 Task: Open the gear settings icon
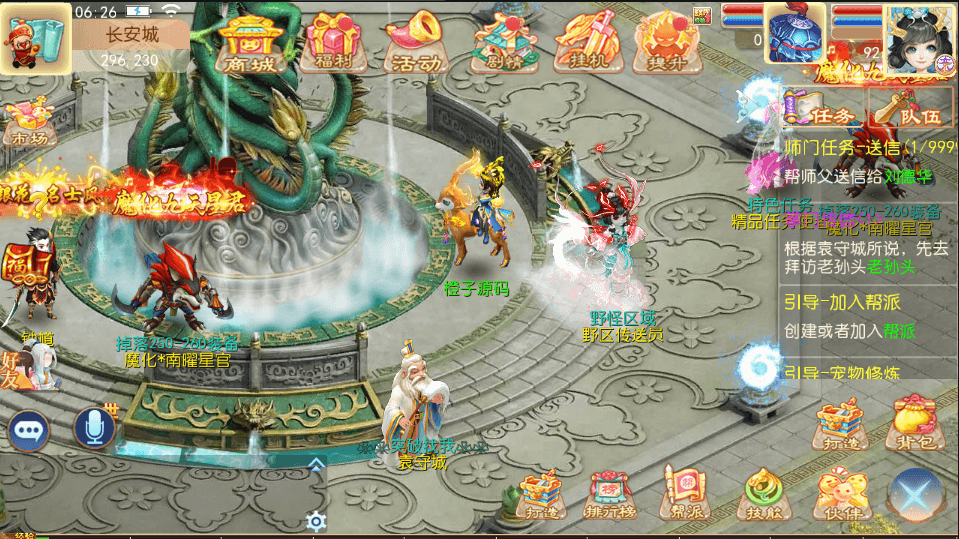(317, 521)
